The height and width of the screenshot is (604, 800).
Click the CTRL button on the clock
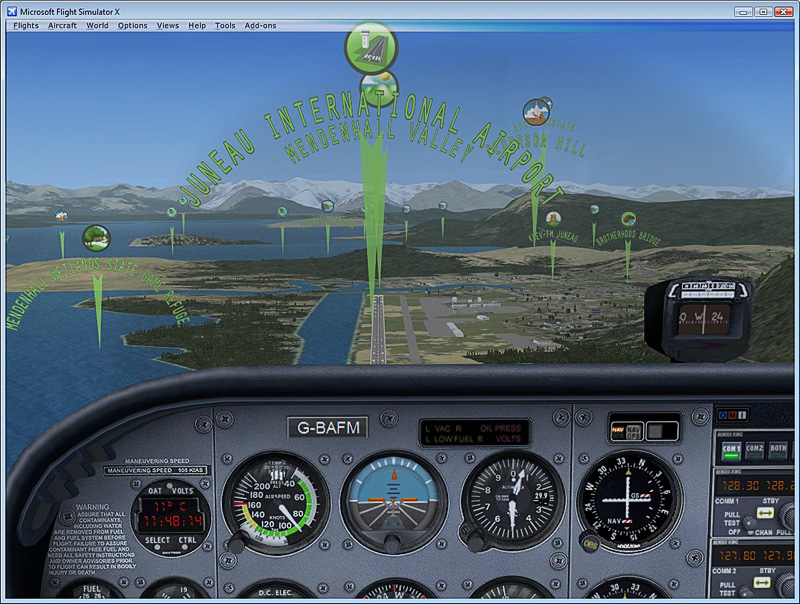pyautogui.click(x=187, y=540)
